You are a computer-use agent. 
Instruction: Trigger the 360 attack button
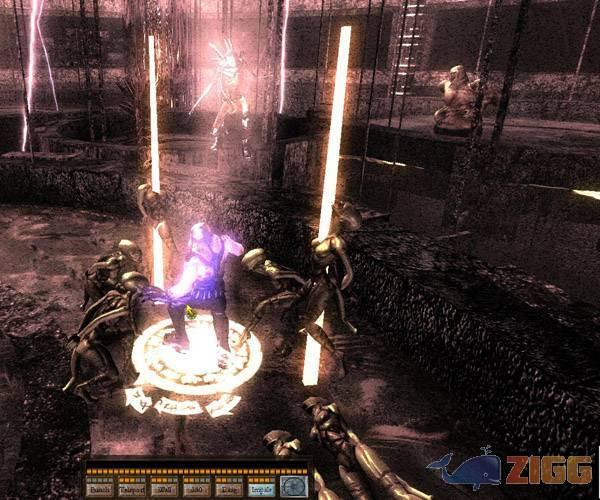pyautogui.click(x=197, y=489)
